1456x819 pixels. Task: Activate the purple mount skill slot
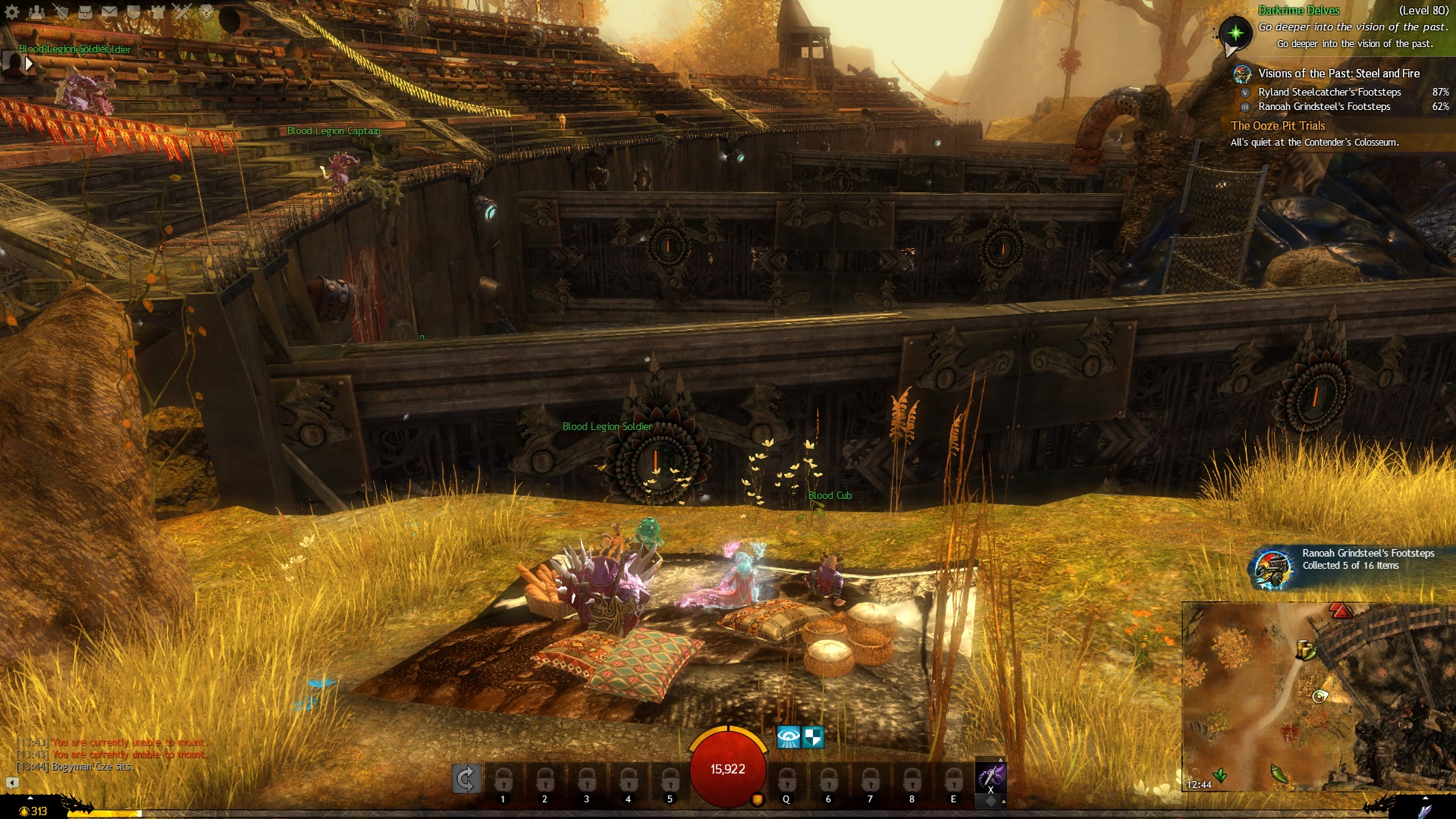click(990, 777)
